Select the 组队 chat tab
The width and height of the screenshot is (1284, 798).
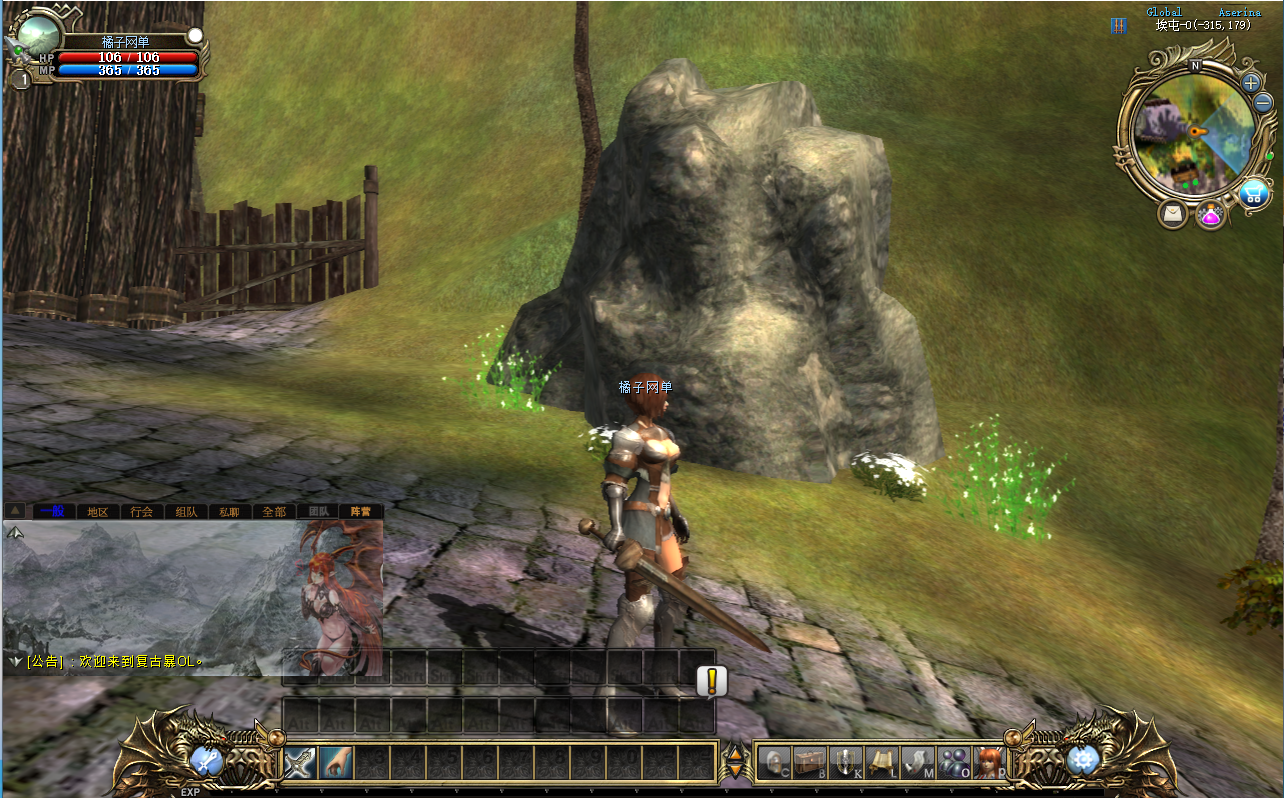(x=186, y=511)
